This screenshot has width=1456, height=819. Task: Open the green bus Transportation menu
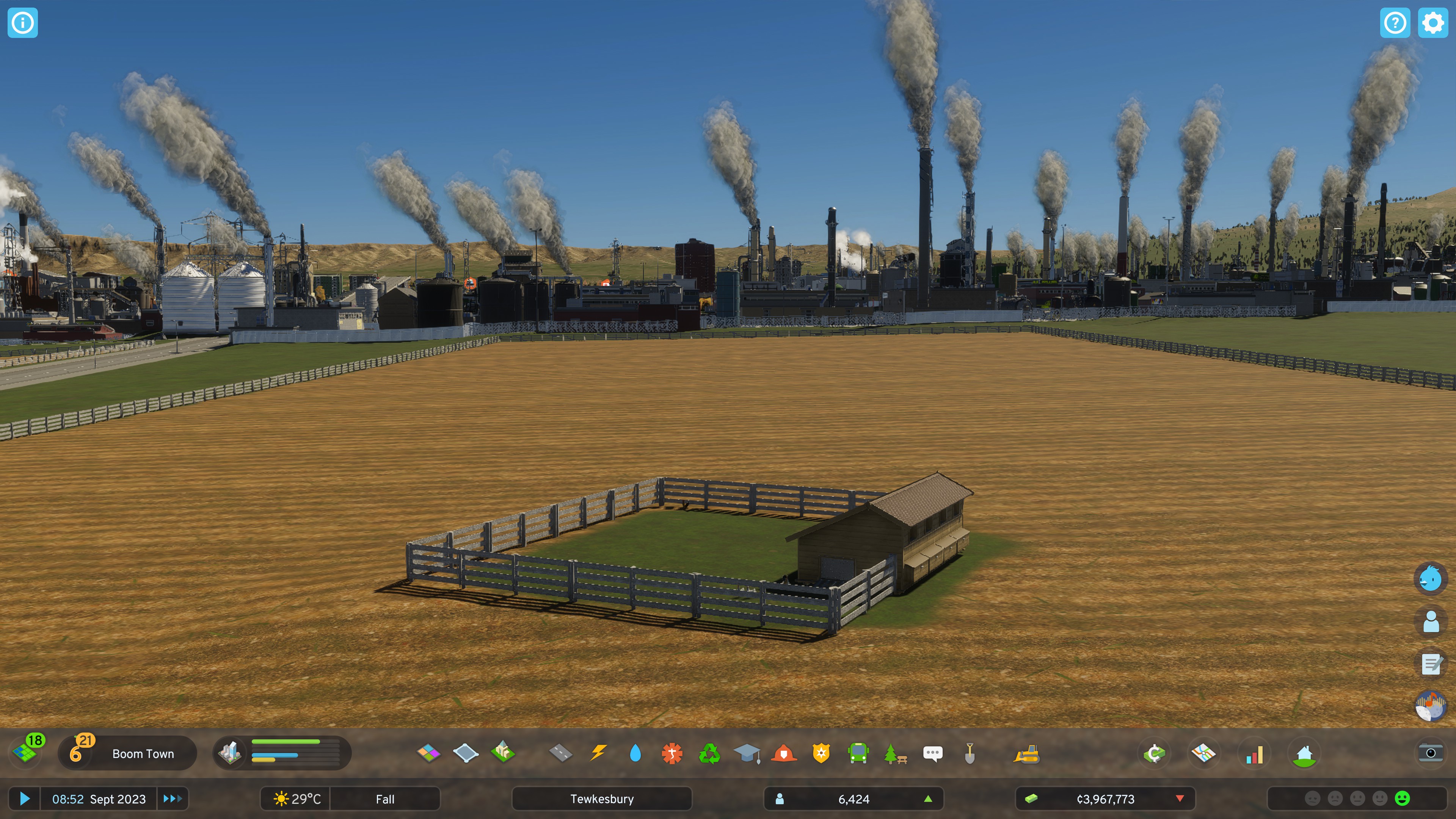(x=858, y=753)
